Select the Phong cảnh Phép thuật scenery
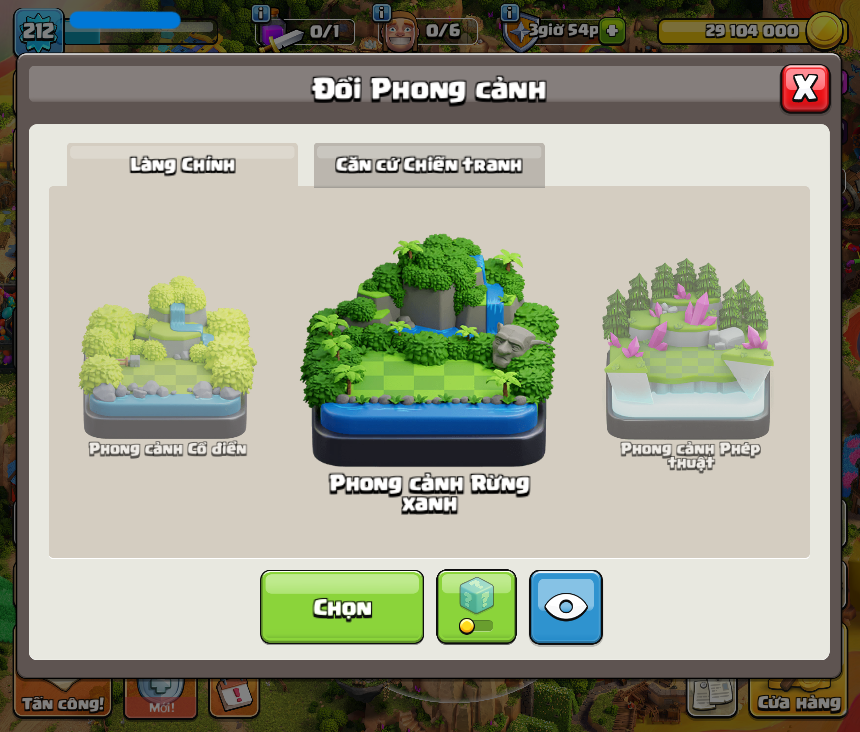This screenshot has height=732, width=860. (x=689, y=355)
